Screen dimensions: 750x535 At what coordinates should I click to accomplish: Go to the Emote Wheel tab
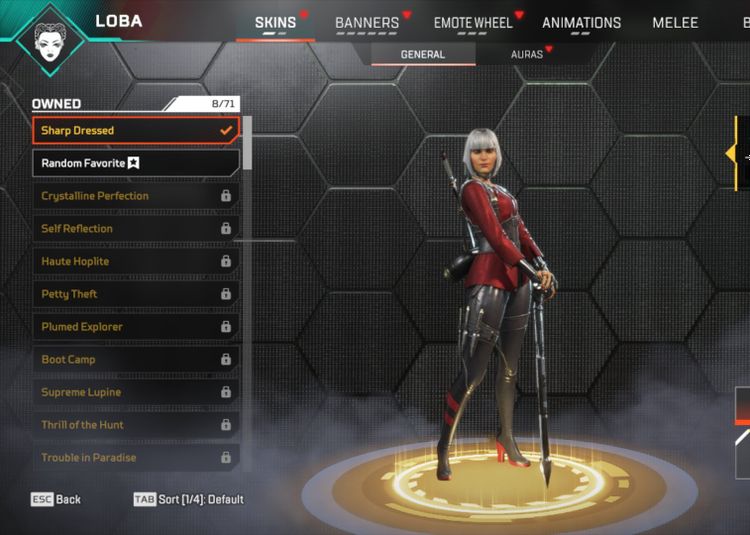click(x=473, y=23)
